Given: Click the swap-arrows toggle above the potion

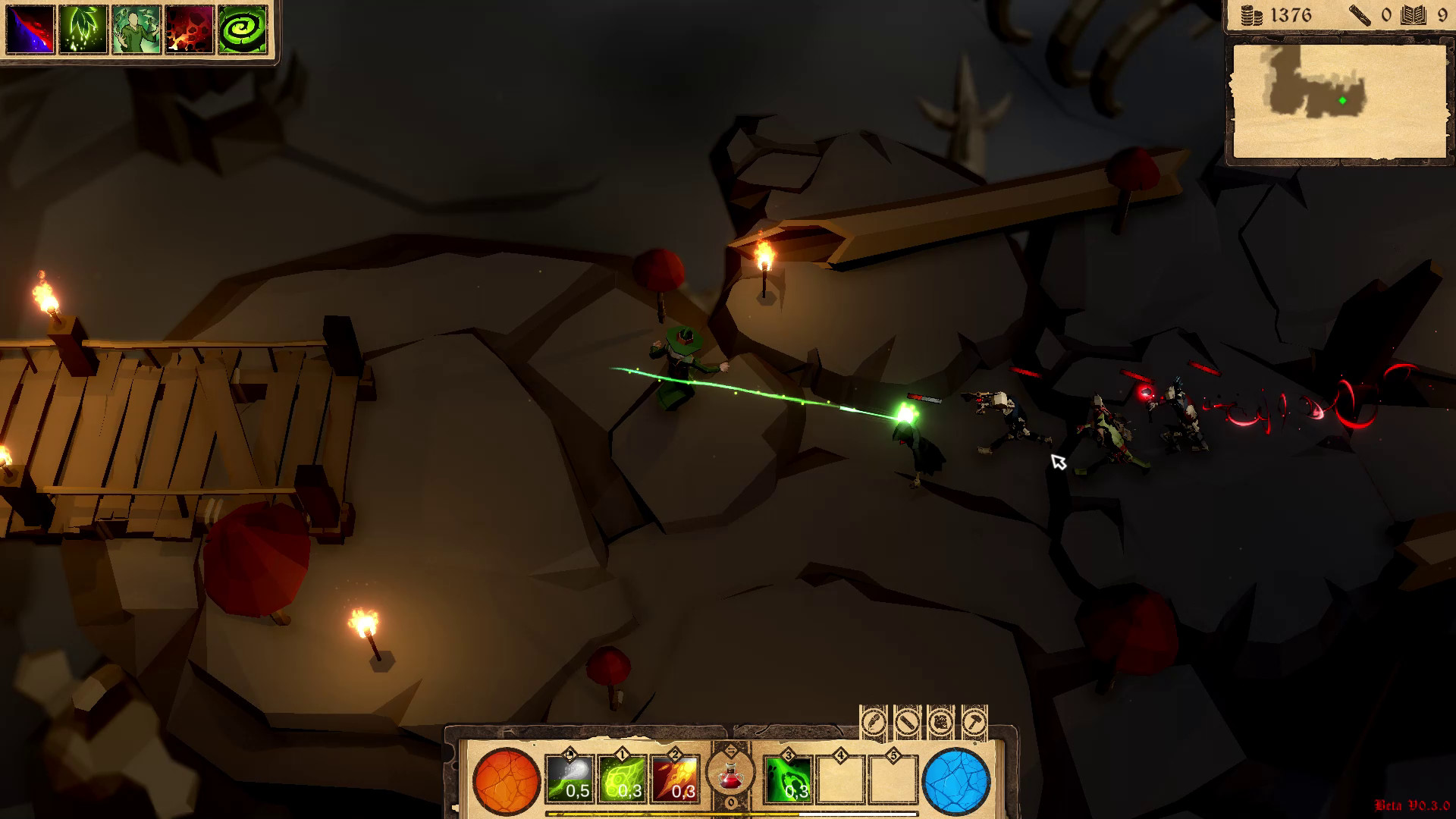Looking at the screenshot, I should coord(731,751).
